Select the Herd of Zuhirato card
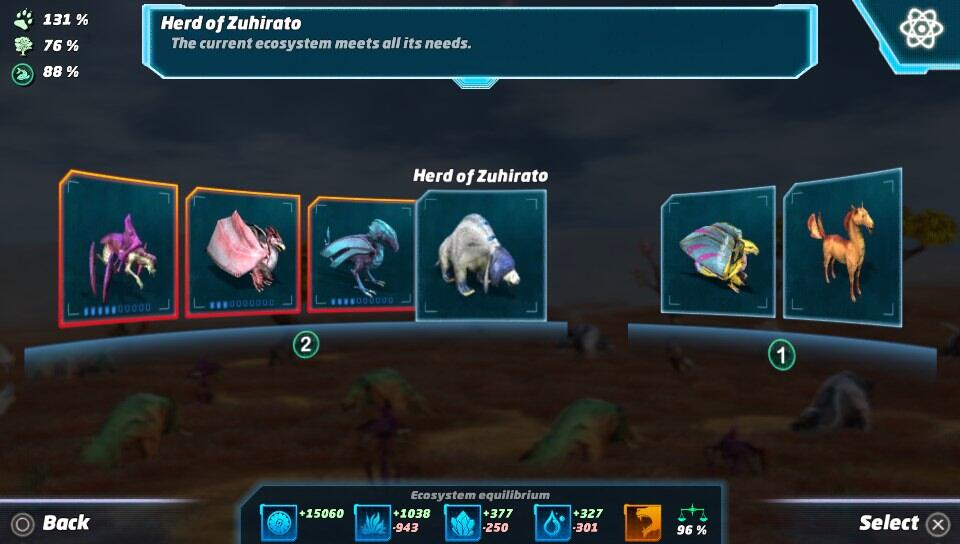Image resolution: width=960 pixels, height=544 pixels. pyautogui.click(x=481, y=256)
